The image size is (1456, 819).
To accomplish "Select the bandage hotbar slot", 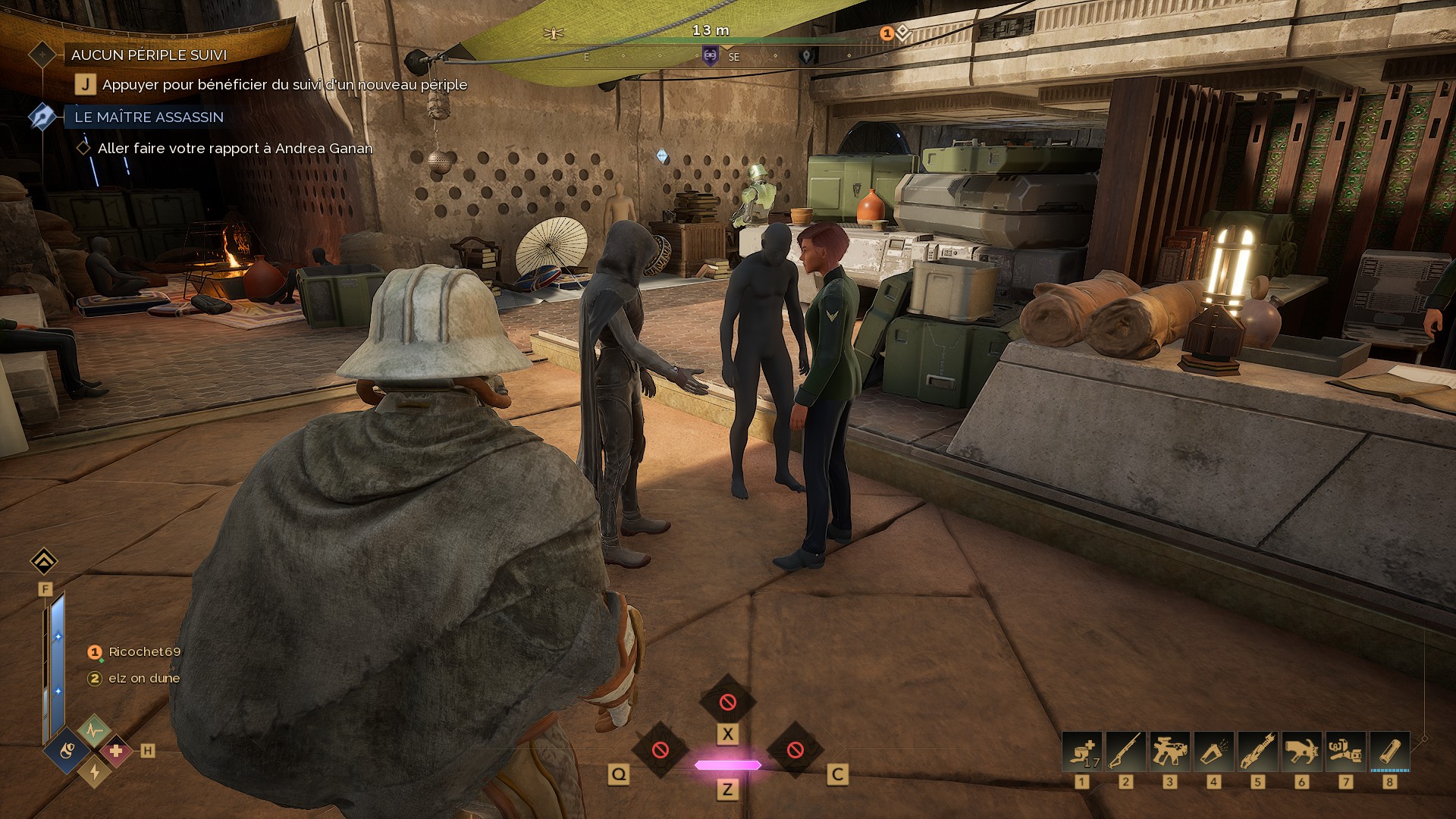I will tap(1082, 752).
